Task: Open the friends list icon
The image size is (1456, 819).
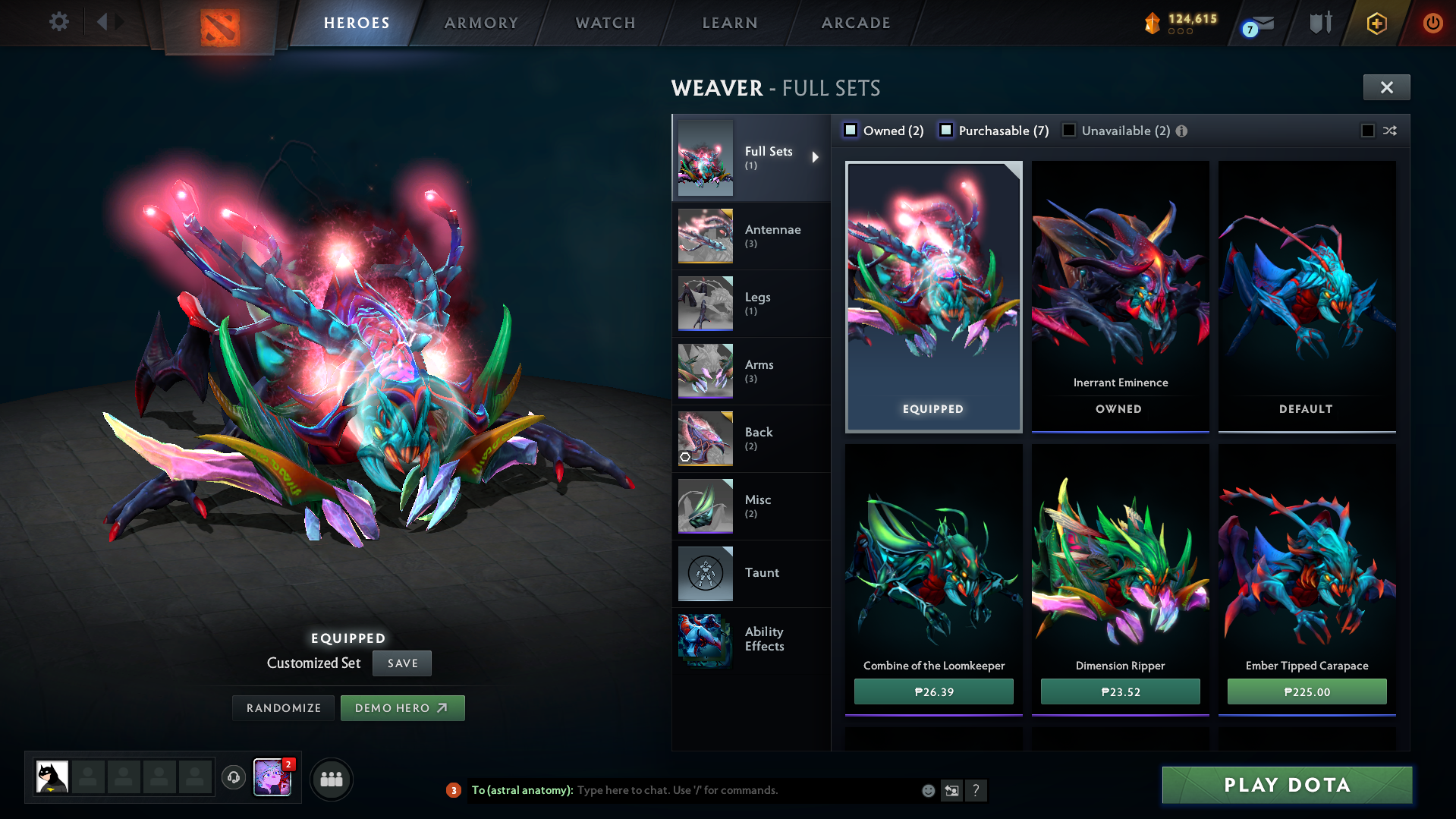Action: [332, 779]
